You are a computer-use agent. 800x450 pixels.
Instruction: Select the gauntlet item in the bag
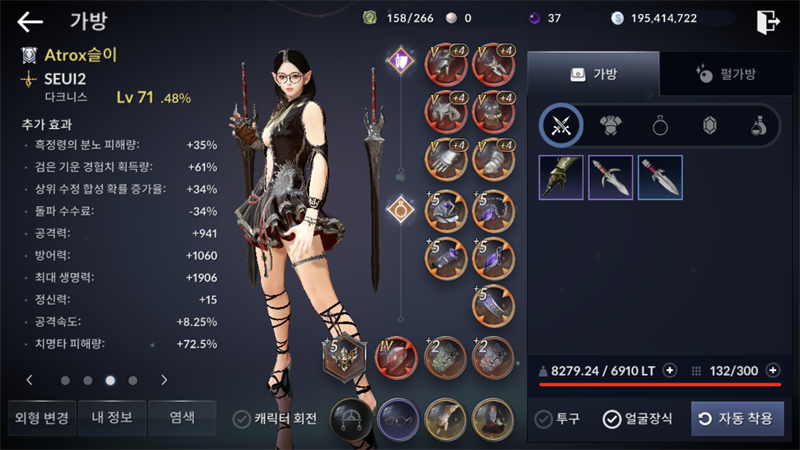coord(560,177)
